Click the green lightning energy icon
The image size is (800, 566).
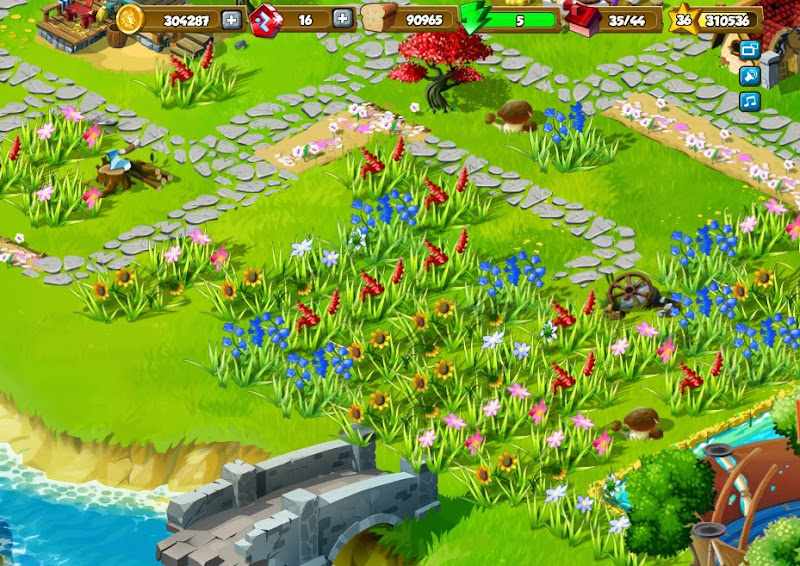click(x=475, y=20)
